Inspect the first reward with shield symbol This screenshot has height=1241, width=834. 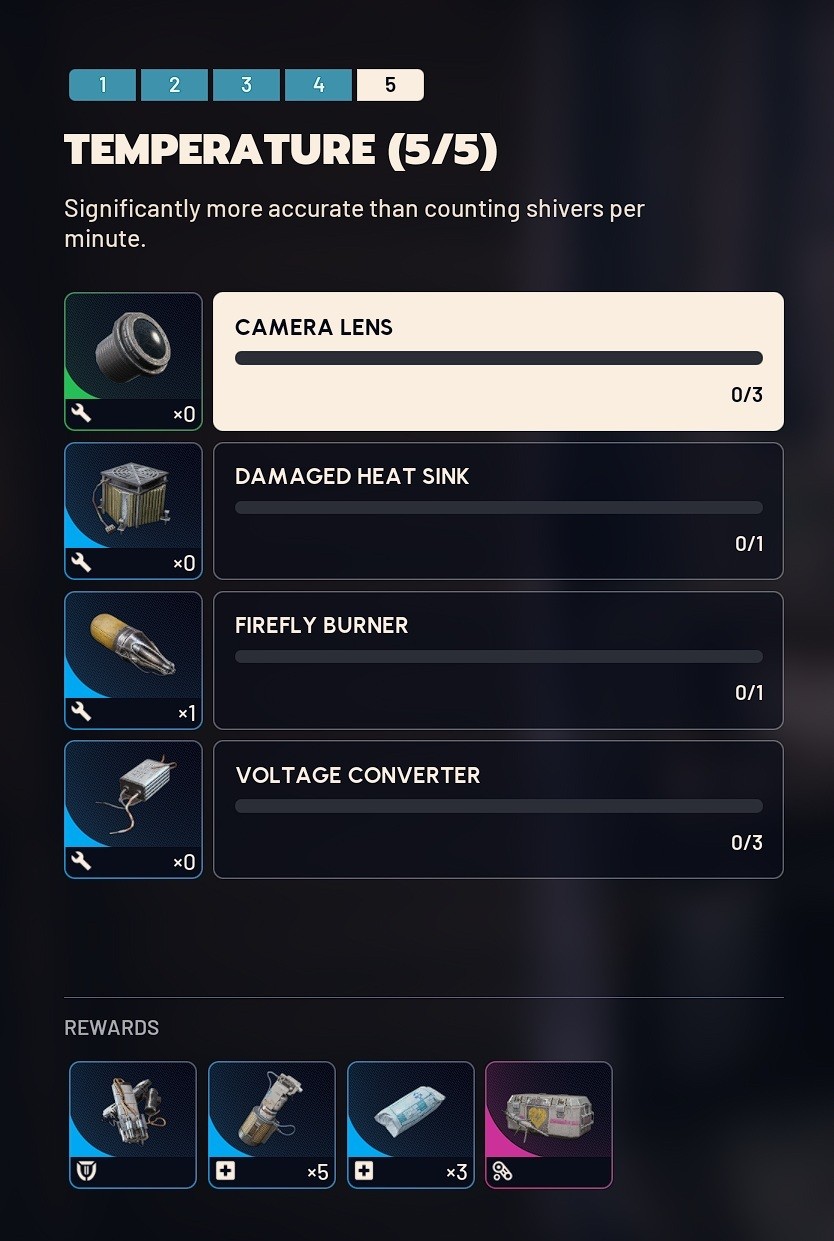[x=133, y=1125]
